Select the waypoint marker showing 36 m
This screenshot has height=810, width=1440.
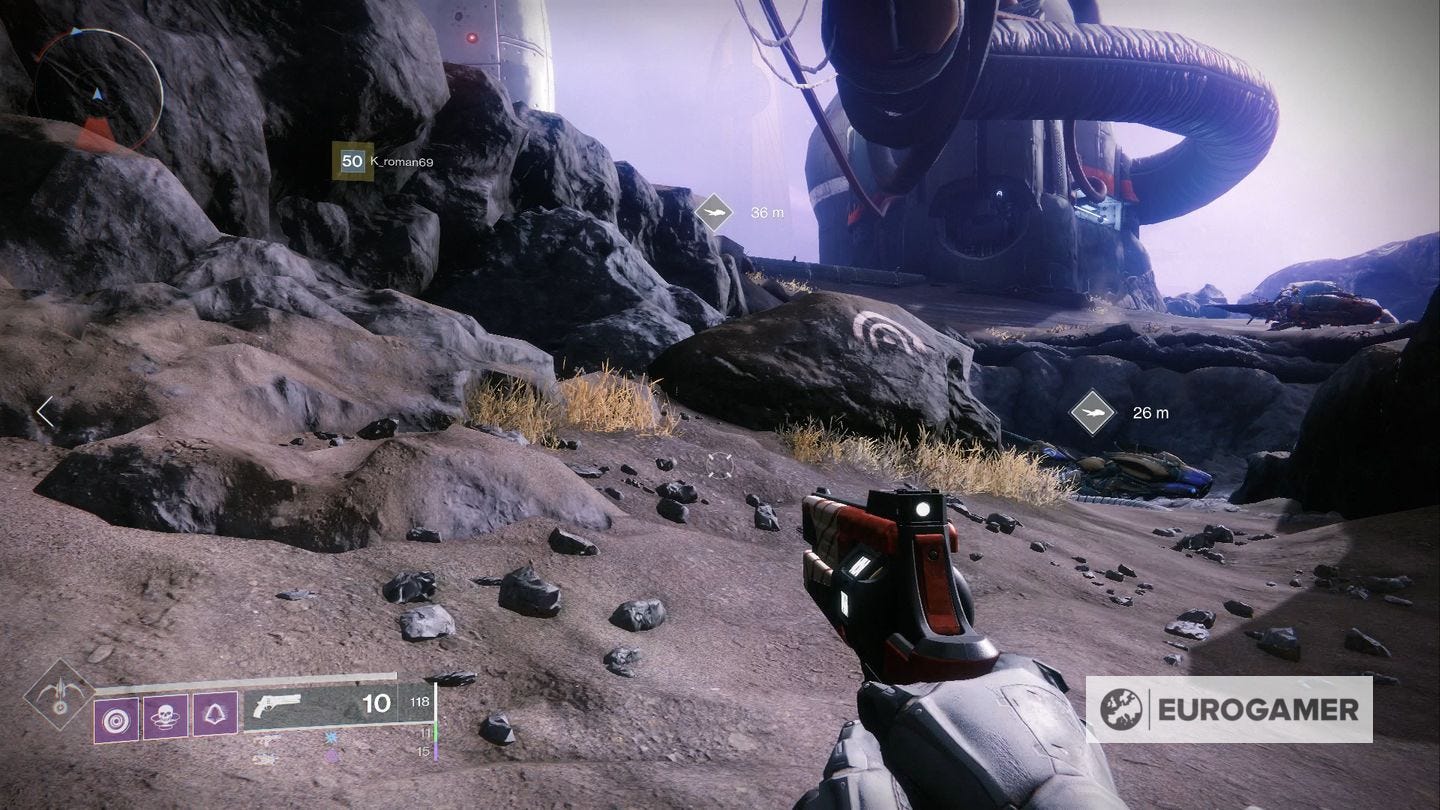[714, 212]
